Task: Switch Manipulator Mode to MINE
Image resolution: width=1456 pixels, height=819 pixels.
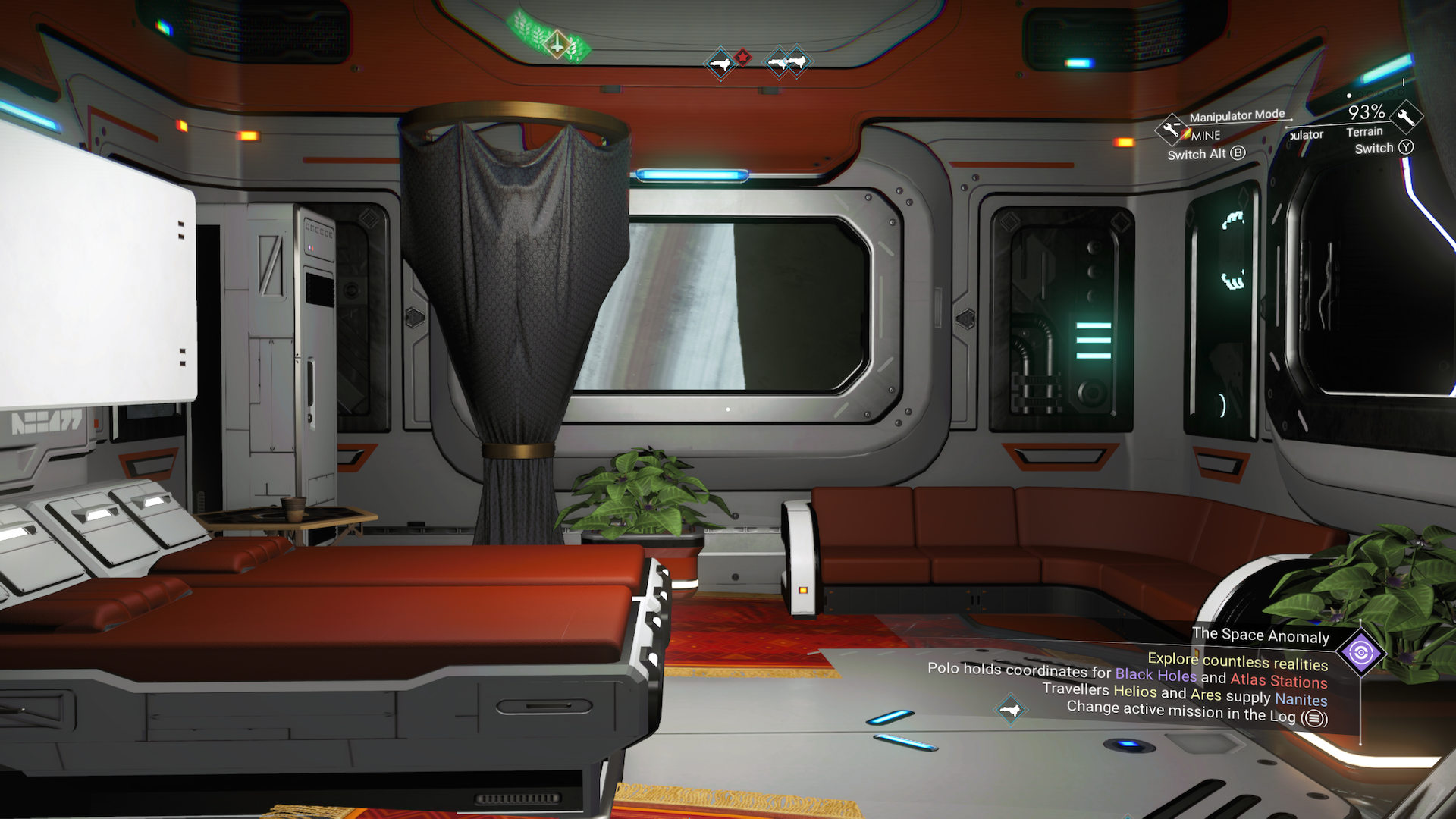Action: click(1204, 135)
